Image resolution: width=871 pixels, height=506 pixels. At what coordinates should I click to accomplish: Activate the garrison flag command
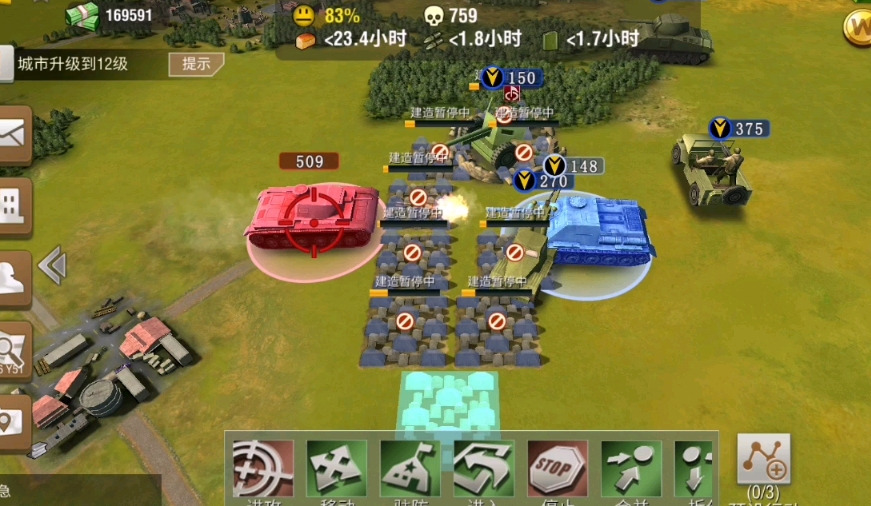click(410, 468)
